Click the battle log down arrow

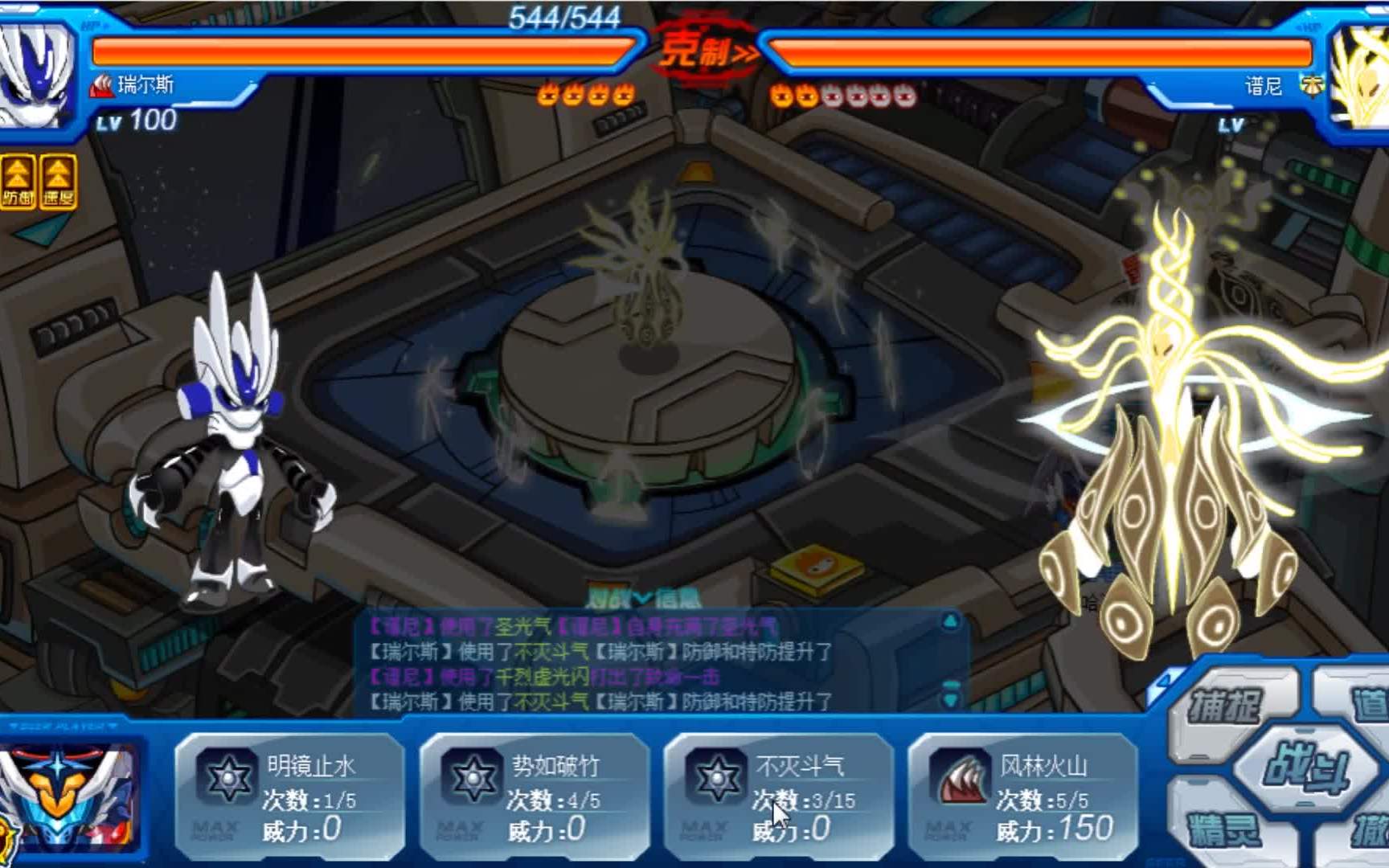[951, 698]
